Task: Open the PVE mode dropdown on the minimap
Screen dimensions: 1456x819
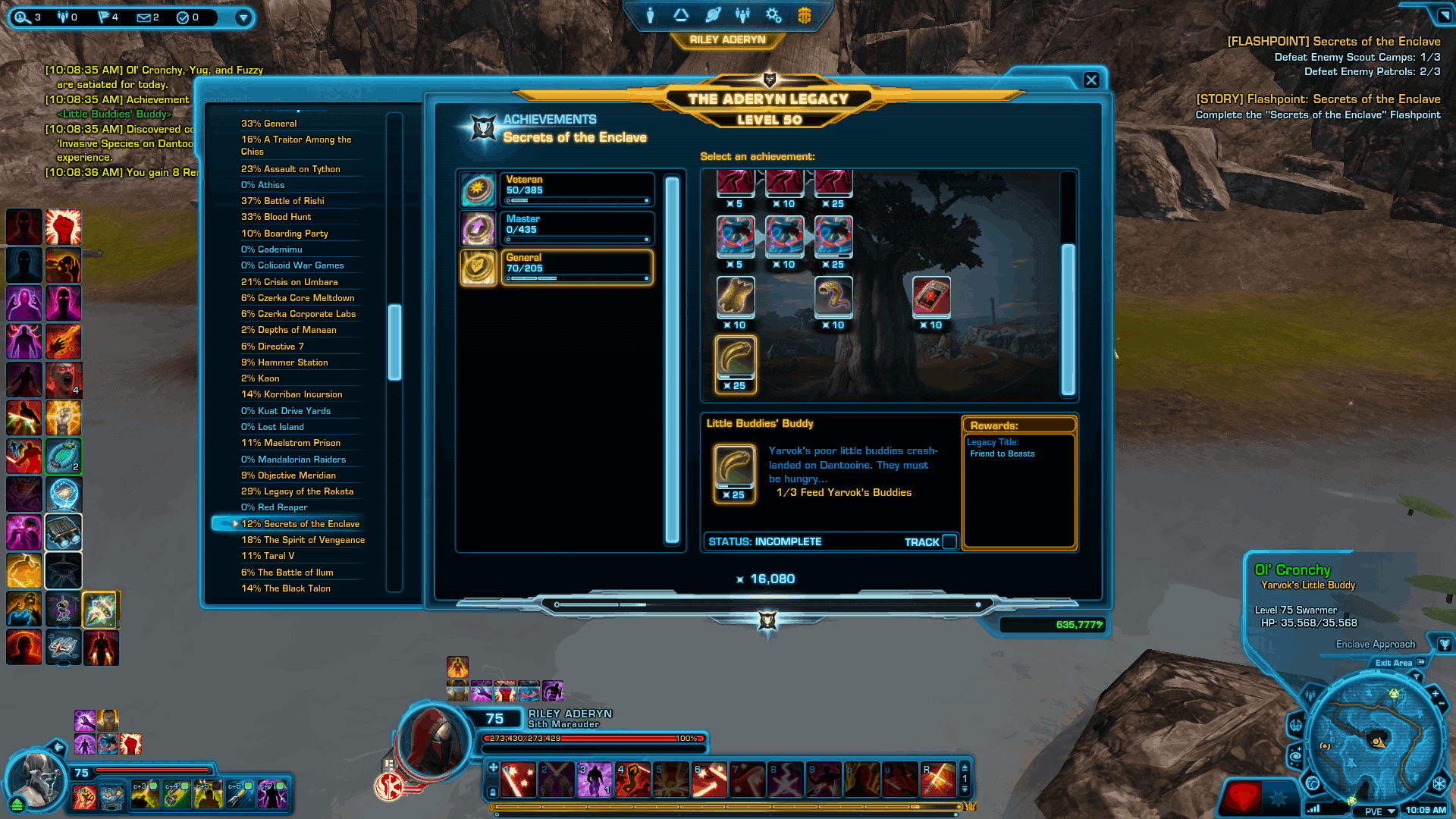Action: click(1380, 811)
